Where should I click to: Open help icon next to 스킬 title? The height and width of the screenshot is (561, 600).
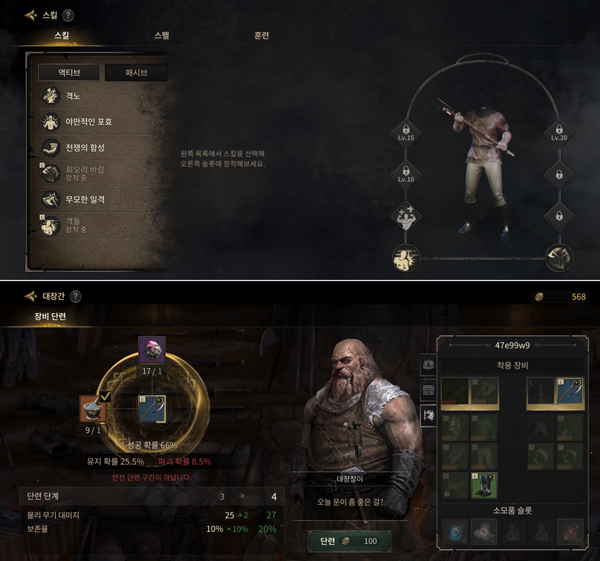(68, 15)
